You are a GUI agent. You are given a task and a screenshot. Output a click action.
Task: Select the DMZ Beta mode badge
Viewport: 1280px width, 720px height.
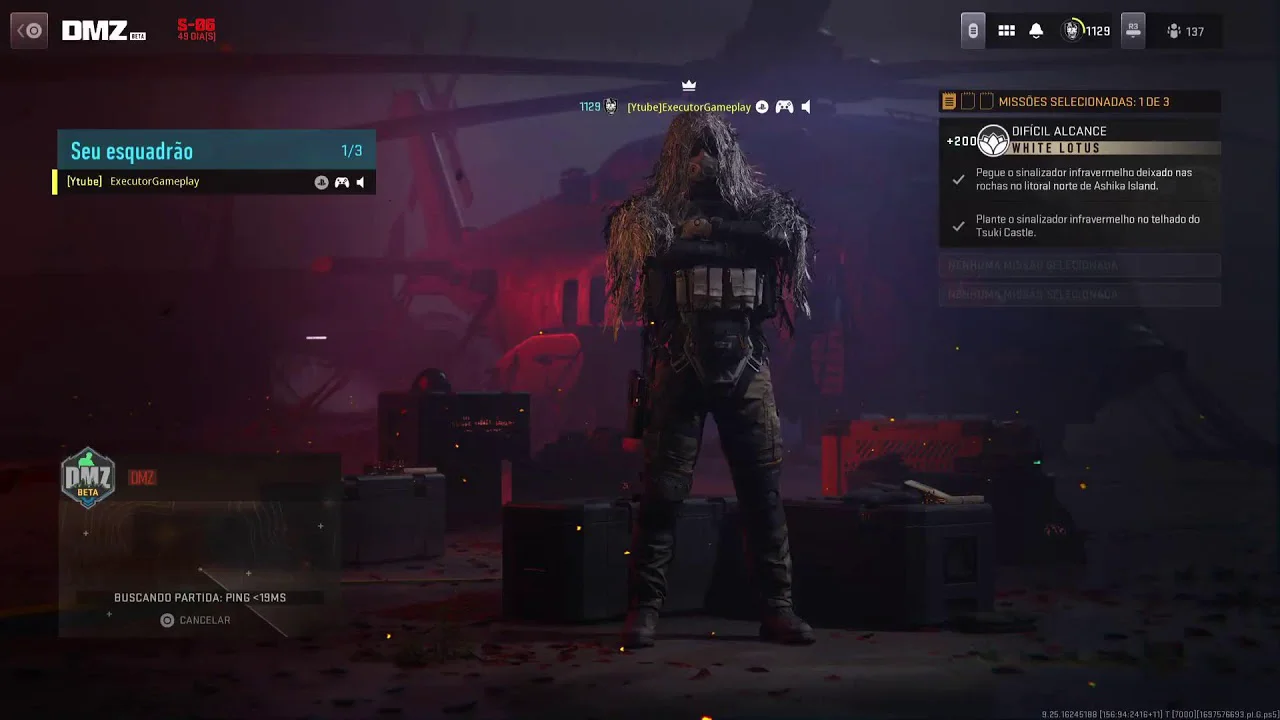pos(89,477)
